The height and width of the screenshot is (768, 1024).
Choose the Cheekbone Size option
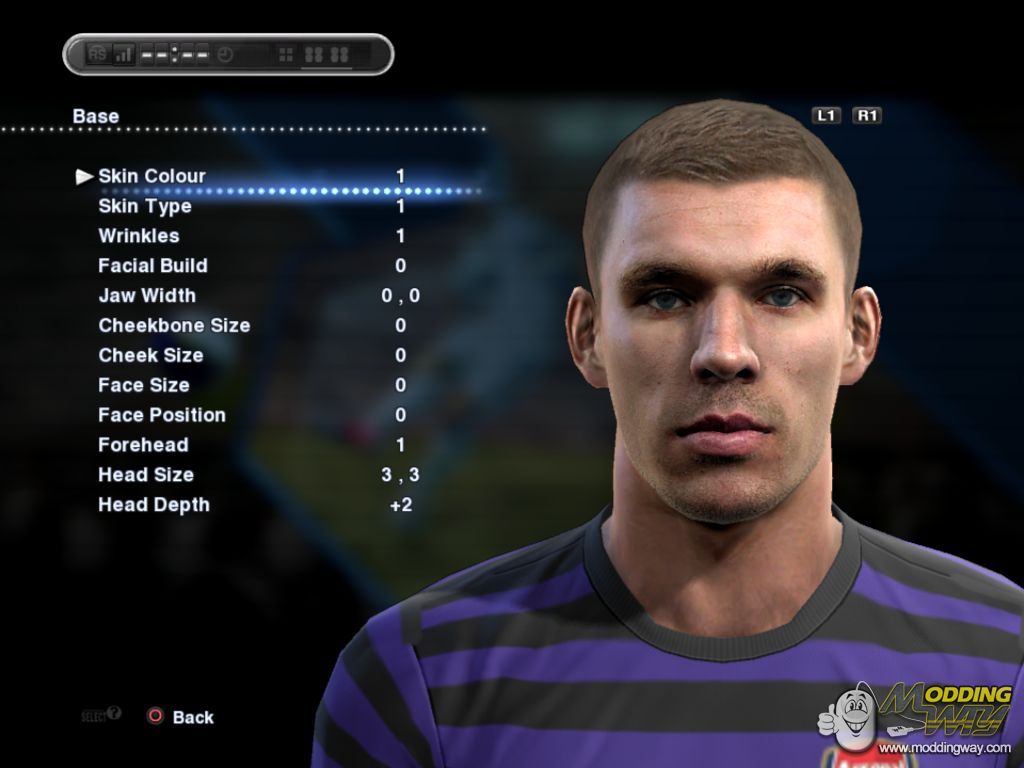[x=174, y=326]
